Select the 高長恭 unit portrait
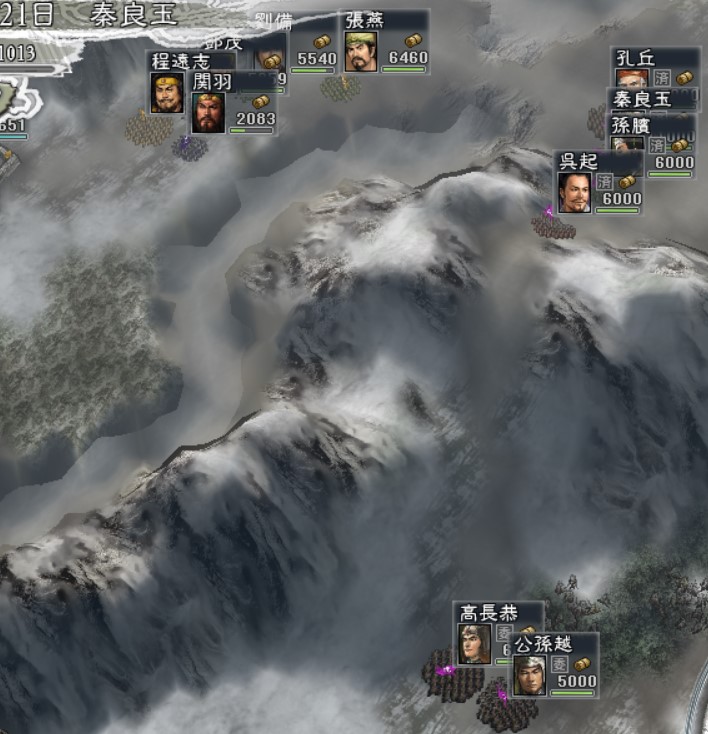 [474, 644]
